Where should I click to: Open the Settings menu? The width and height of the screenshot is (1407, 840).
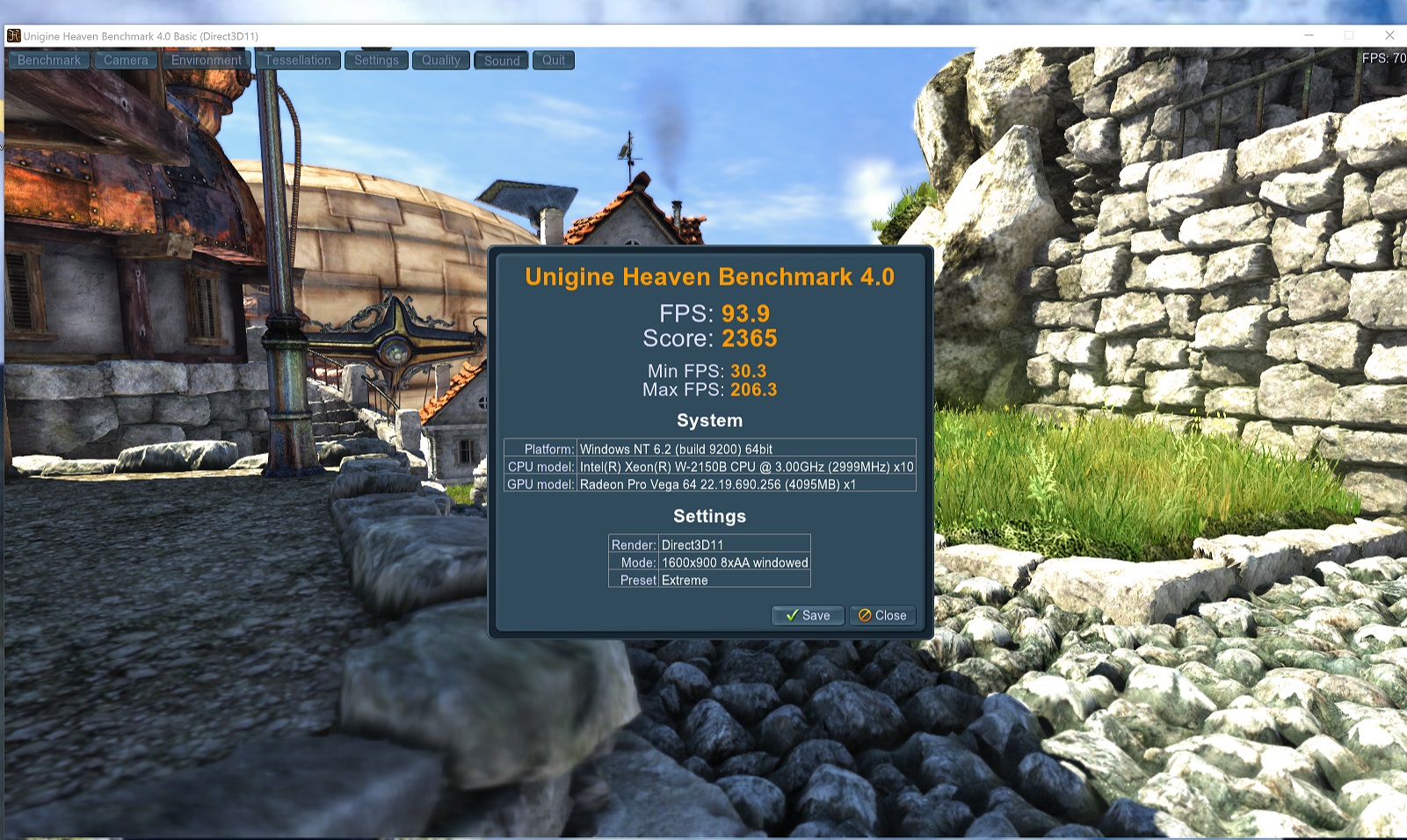(x=376, y=61)
